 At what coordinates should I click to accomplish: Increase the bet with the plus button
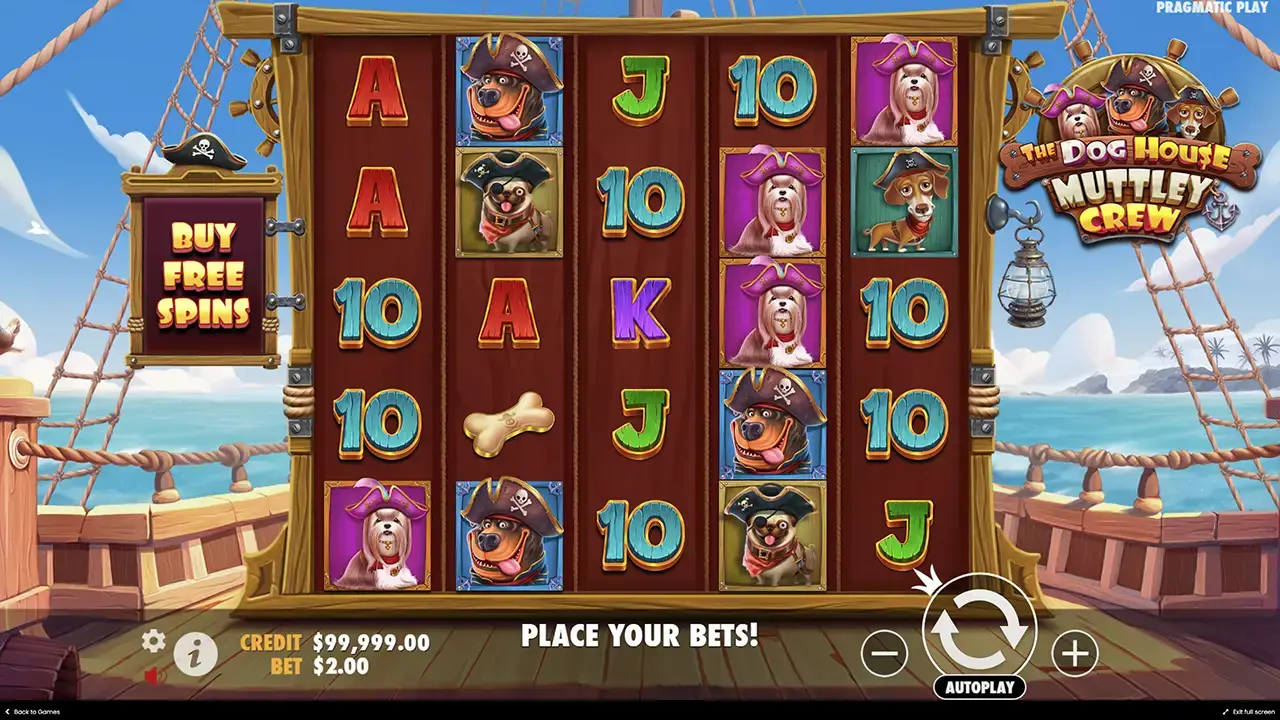[1074, 654]
